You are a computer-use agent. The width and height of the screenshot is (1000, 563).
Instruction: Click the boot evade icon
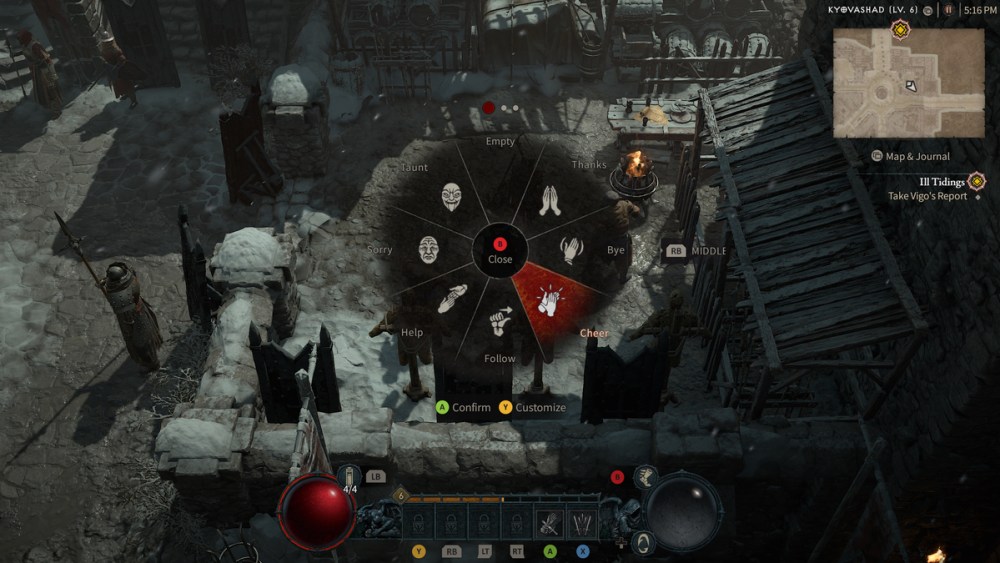644,476
